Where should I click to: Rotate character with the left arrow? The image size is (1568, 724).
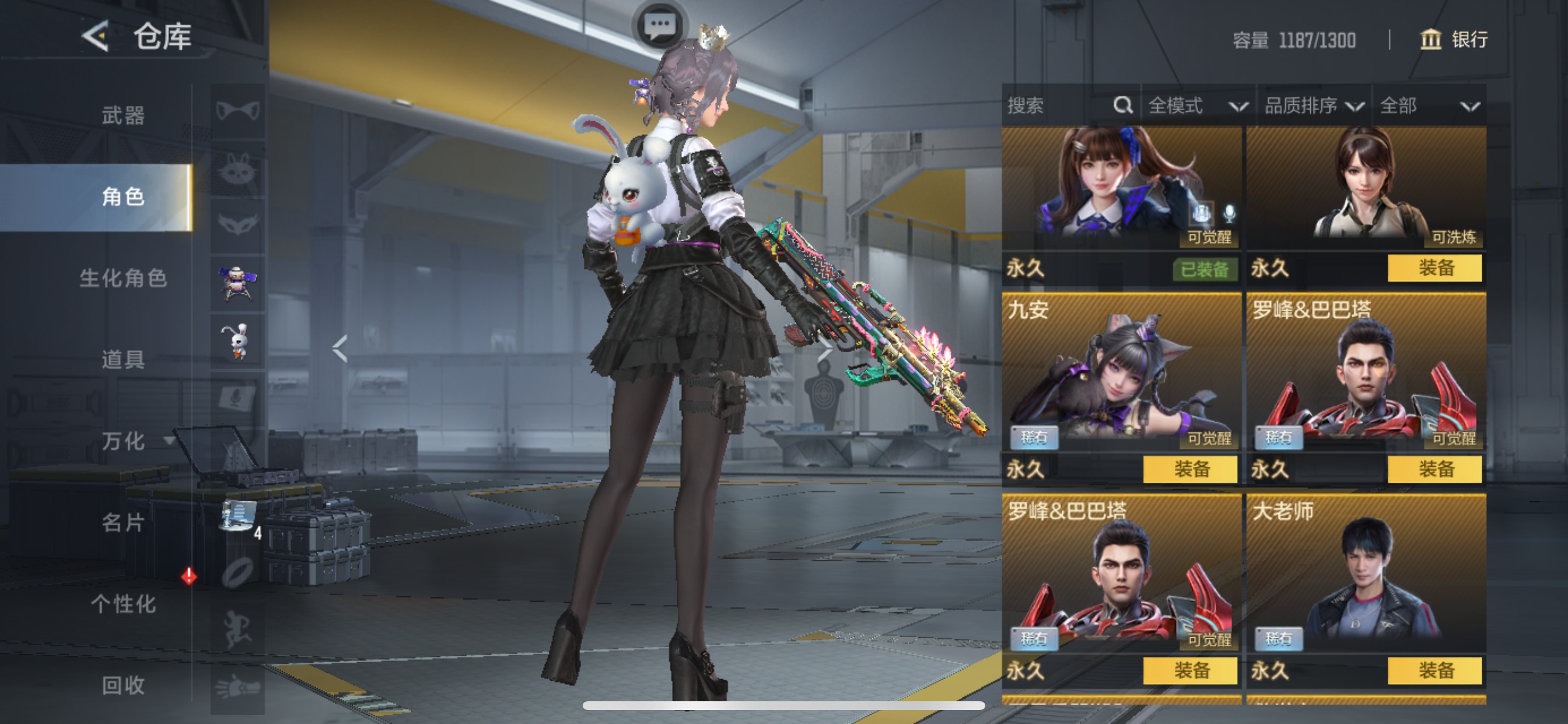339,349
